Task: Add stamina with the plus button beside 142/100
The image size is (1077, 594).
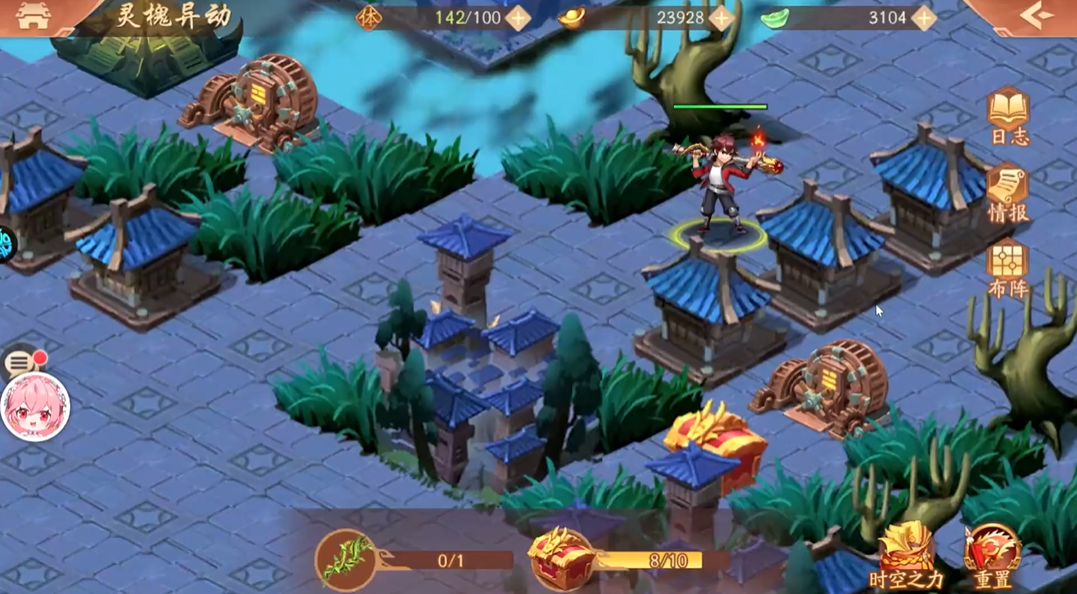Action: (x=518, y=18)
